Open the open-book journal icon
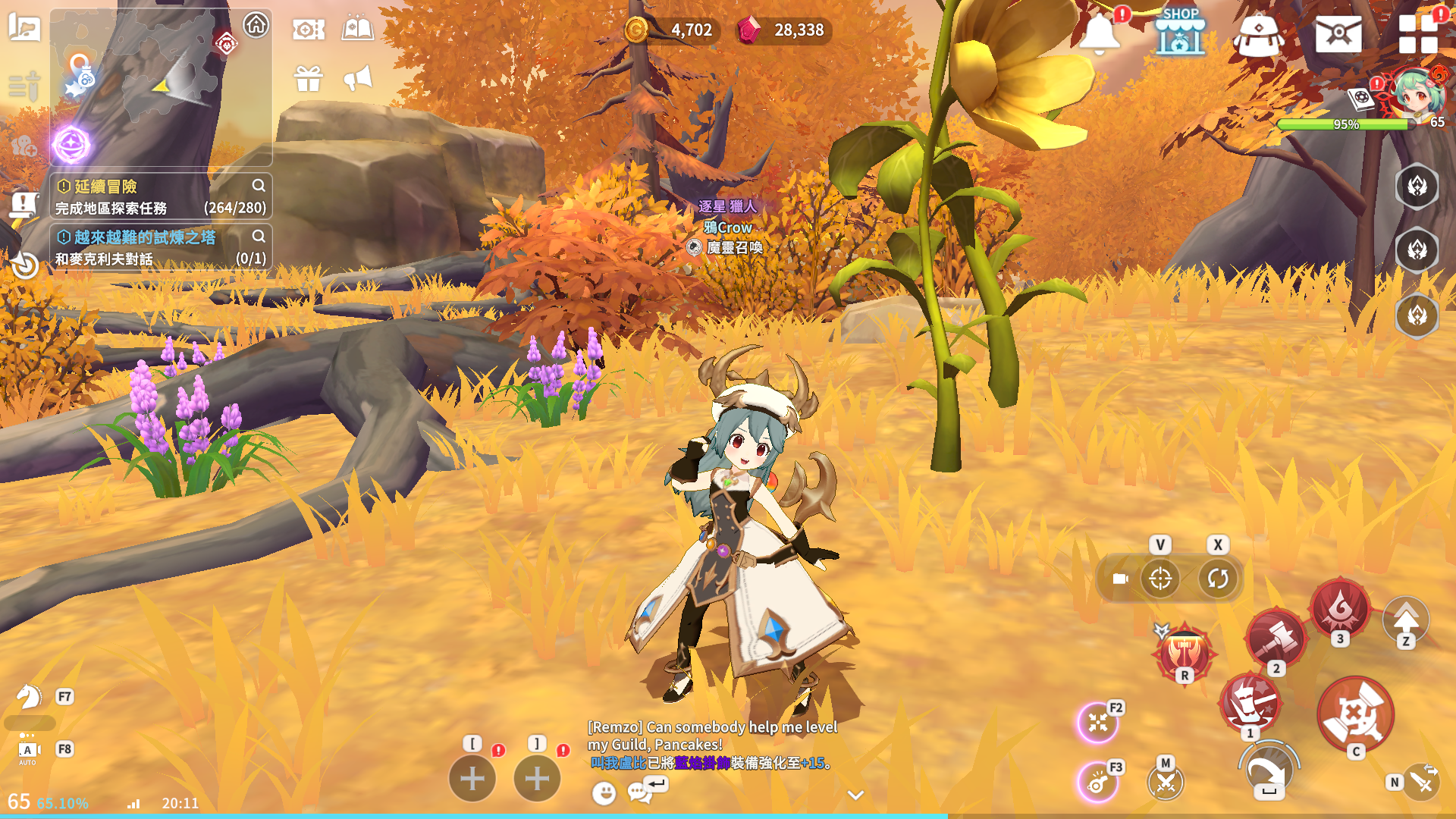 [358, 30]
